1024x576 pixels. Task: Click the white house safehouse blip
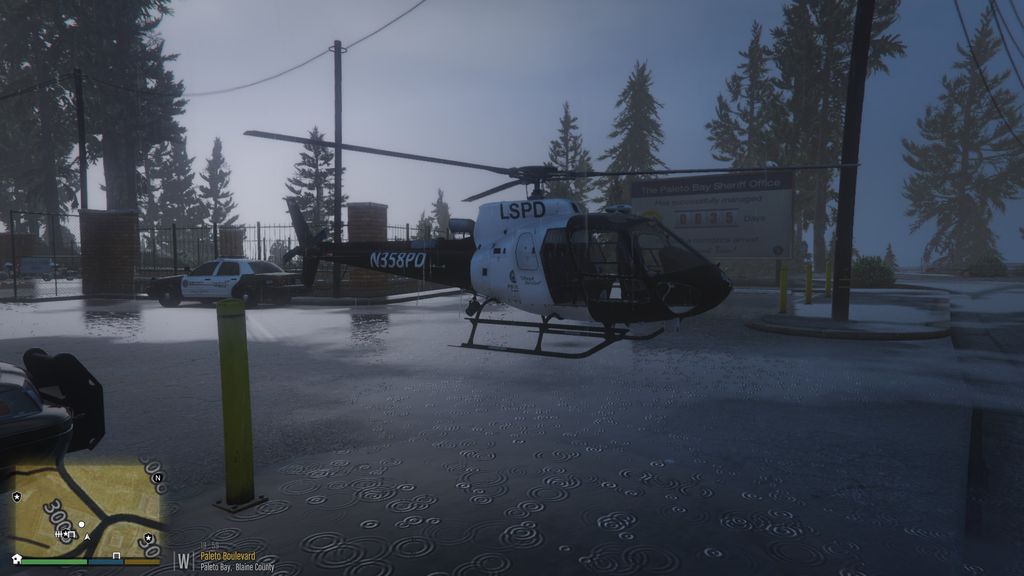pyautogui.click(x=16, y=558)
